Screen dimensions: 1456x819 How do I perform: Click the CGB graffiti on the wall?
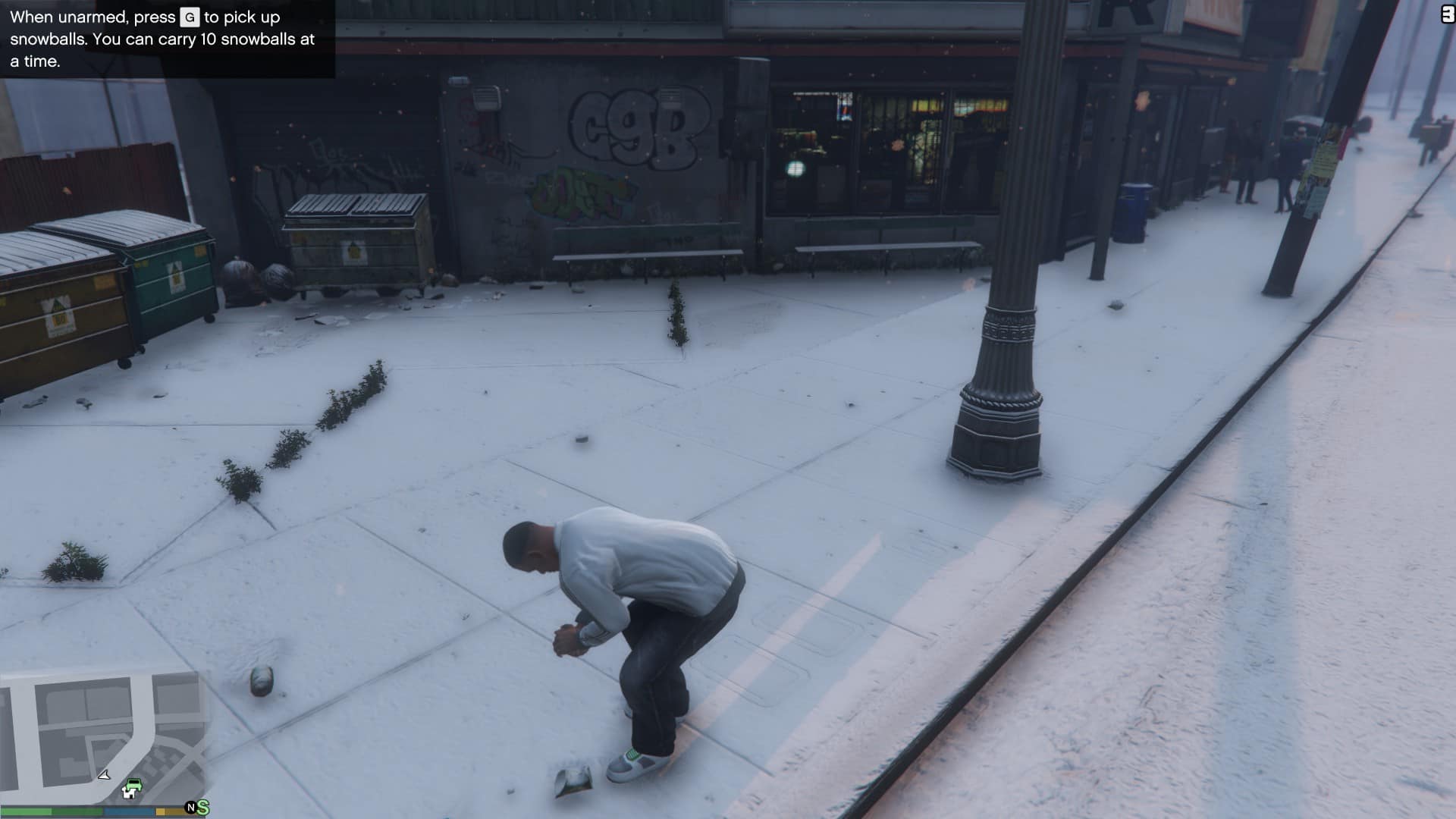click(x=639, y=126)
